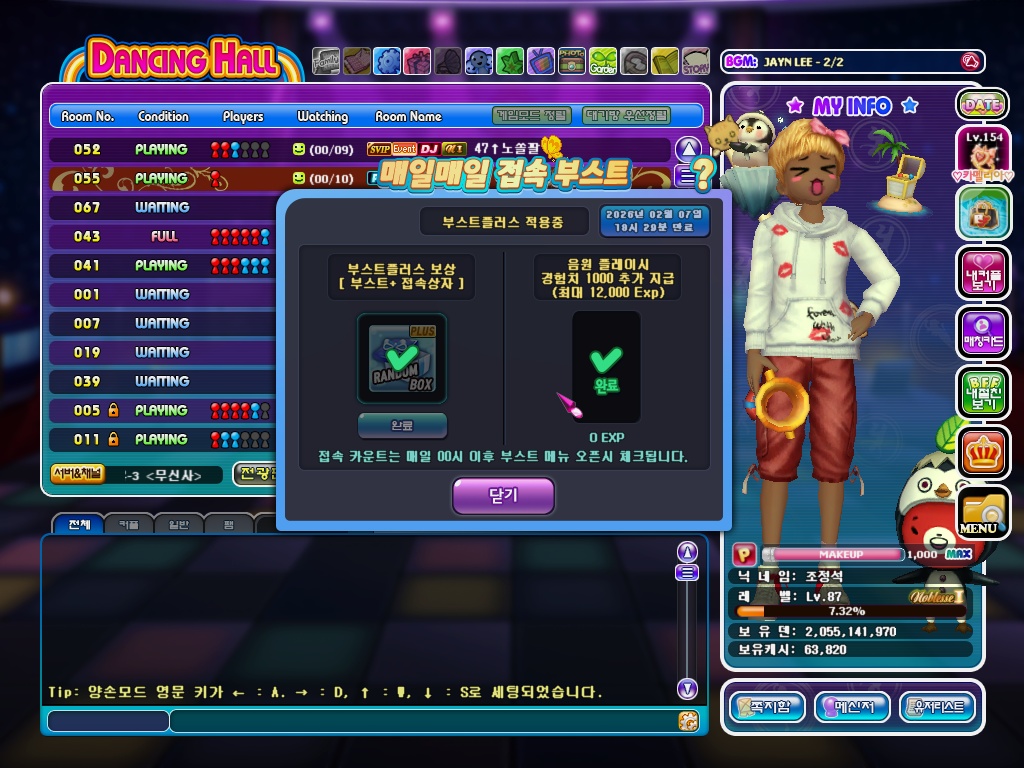This screenshot has height=768, width=1024.
Task: Open the Photo camera icon
Action: (572, 62)
